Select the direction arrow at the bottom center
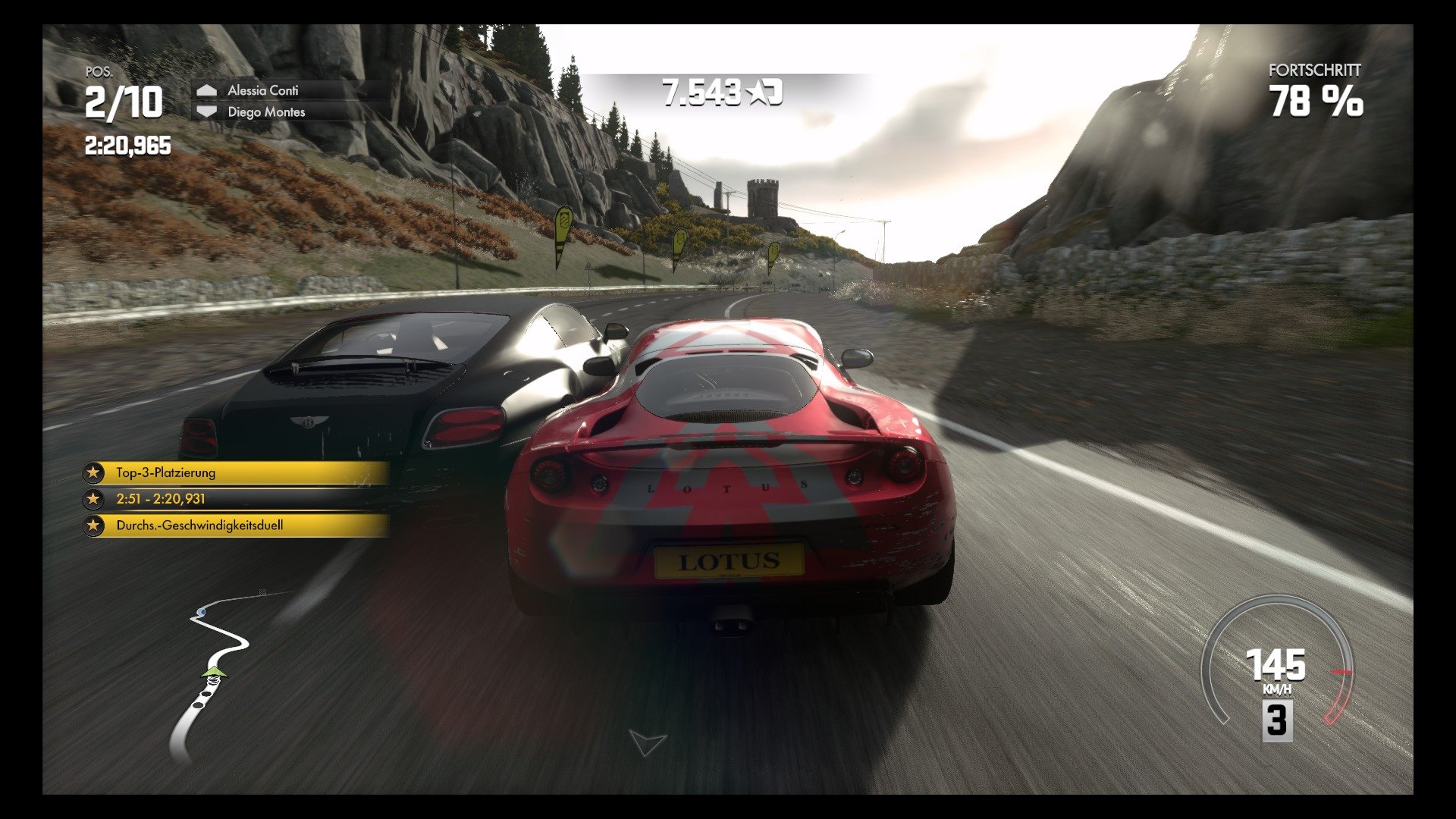This screenshot has width=1456, height=819. tap(646, 743)
